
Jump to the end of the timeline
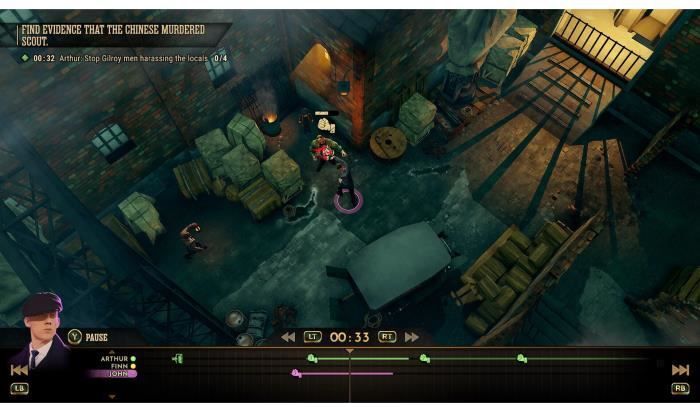[680, 370]
